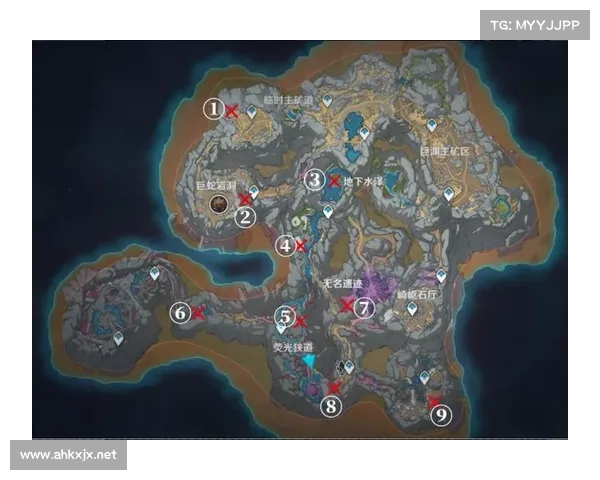
Task: Open the www.ahkxjx.net website link
Action: pyautogui.click(x=68, y=455)
